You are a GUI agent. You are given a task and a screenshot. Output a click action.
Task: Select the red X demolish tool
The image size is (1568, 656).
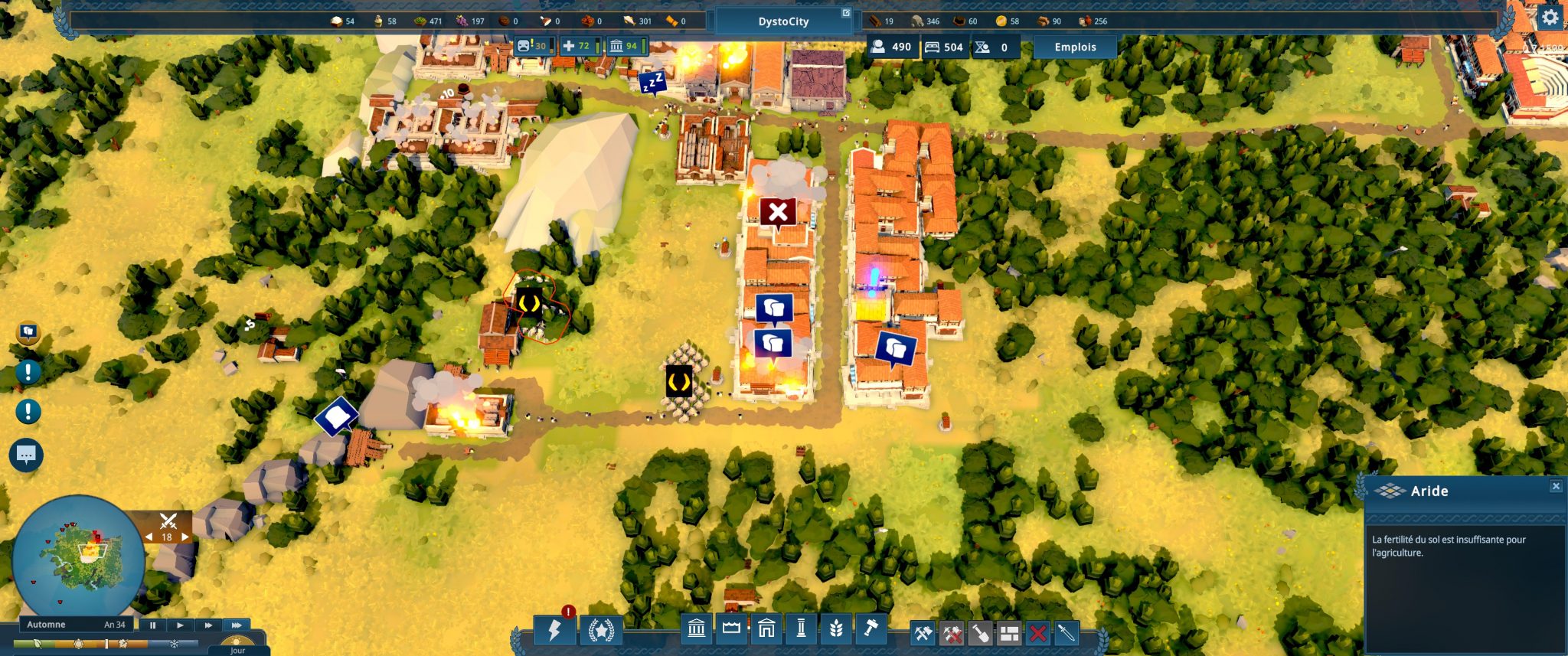pos(1037,633)
